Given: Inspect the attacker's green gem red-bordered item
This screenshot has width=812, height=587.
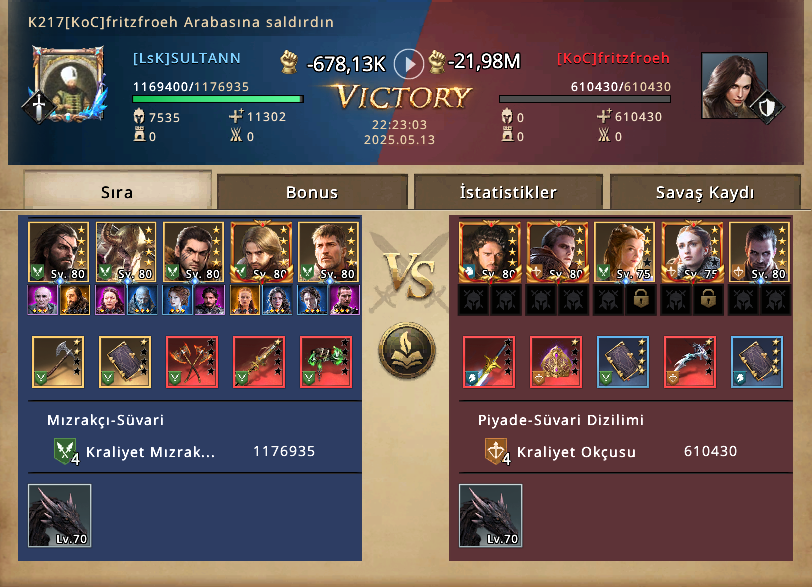Looking at the screenshot, I should tap(326, 362).
